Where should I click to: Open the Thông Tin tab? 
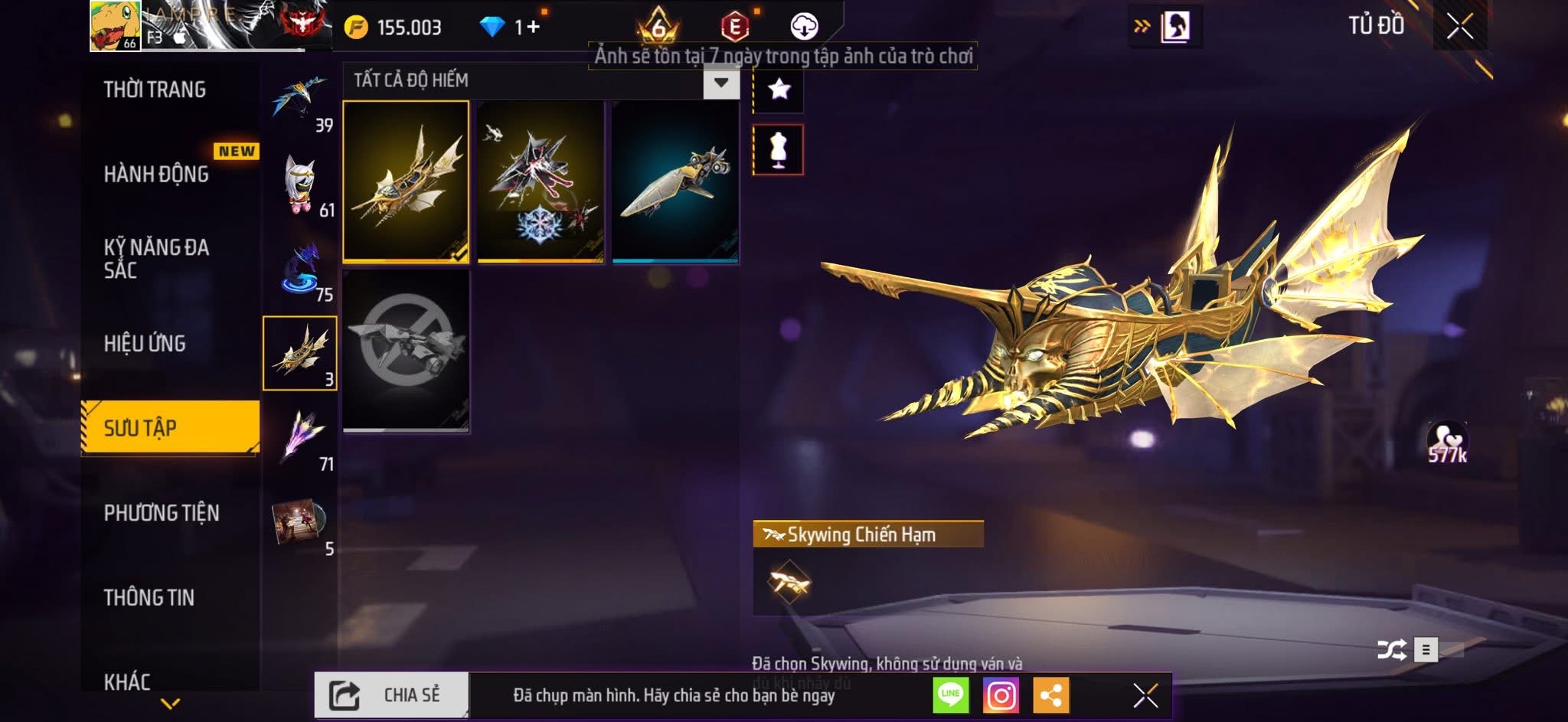[x=149, y=597]
